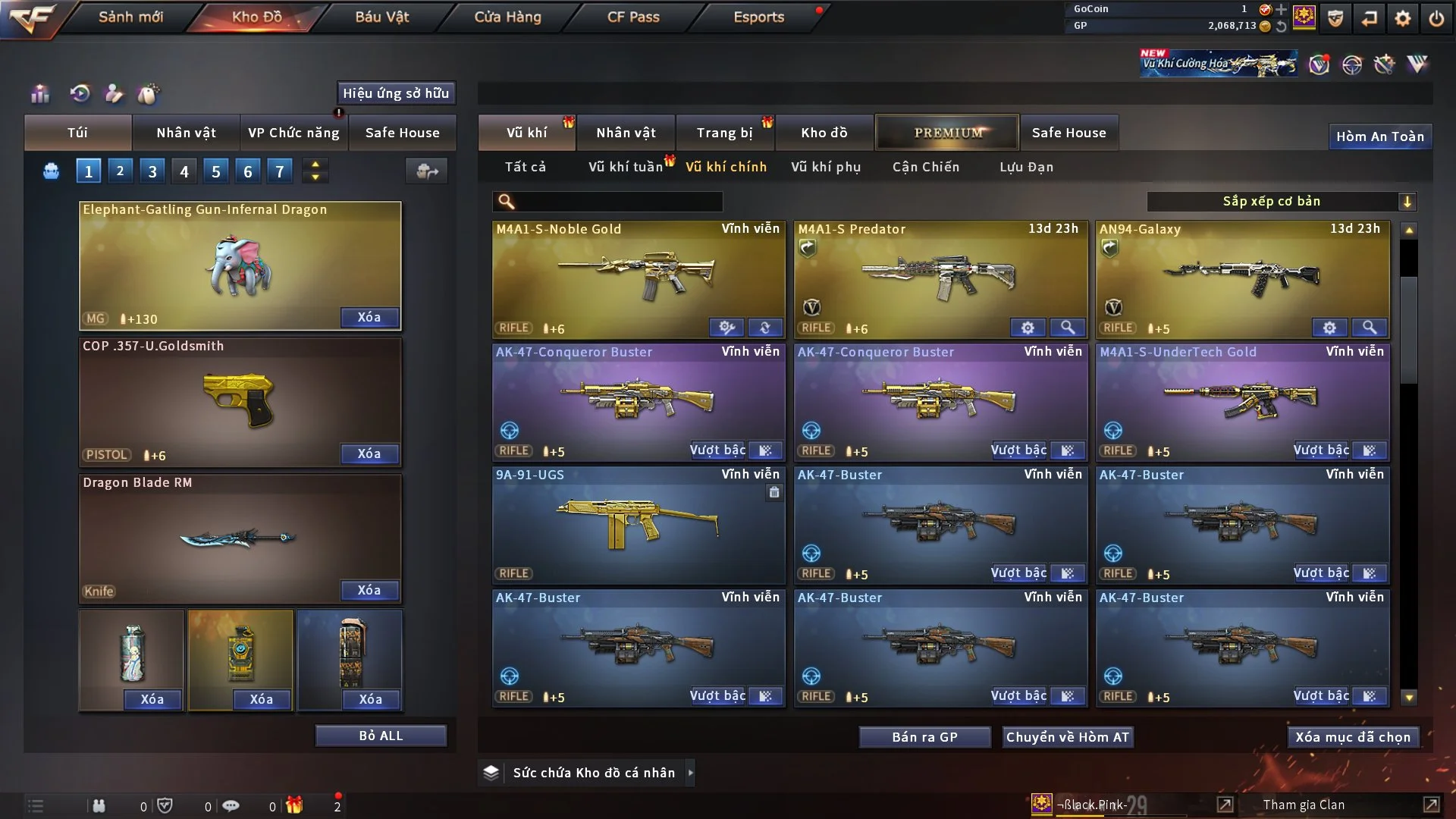Viewport: 1456px width, 819px height.
Task: Open the Hòm An Toàn safe box
Action: pyautogui.click(x=1379, y=136)
